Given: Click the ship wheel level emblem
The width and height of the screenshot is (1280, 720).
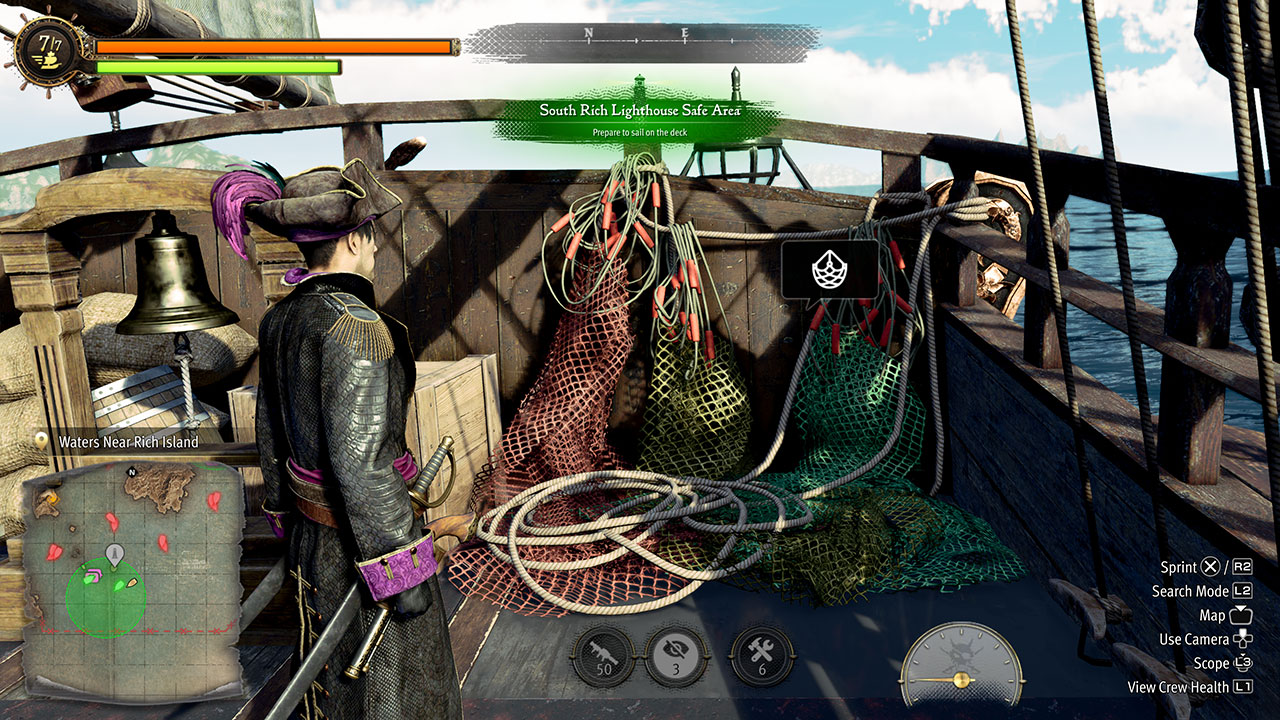Looking at the screenshot, I should pos(46,50).
